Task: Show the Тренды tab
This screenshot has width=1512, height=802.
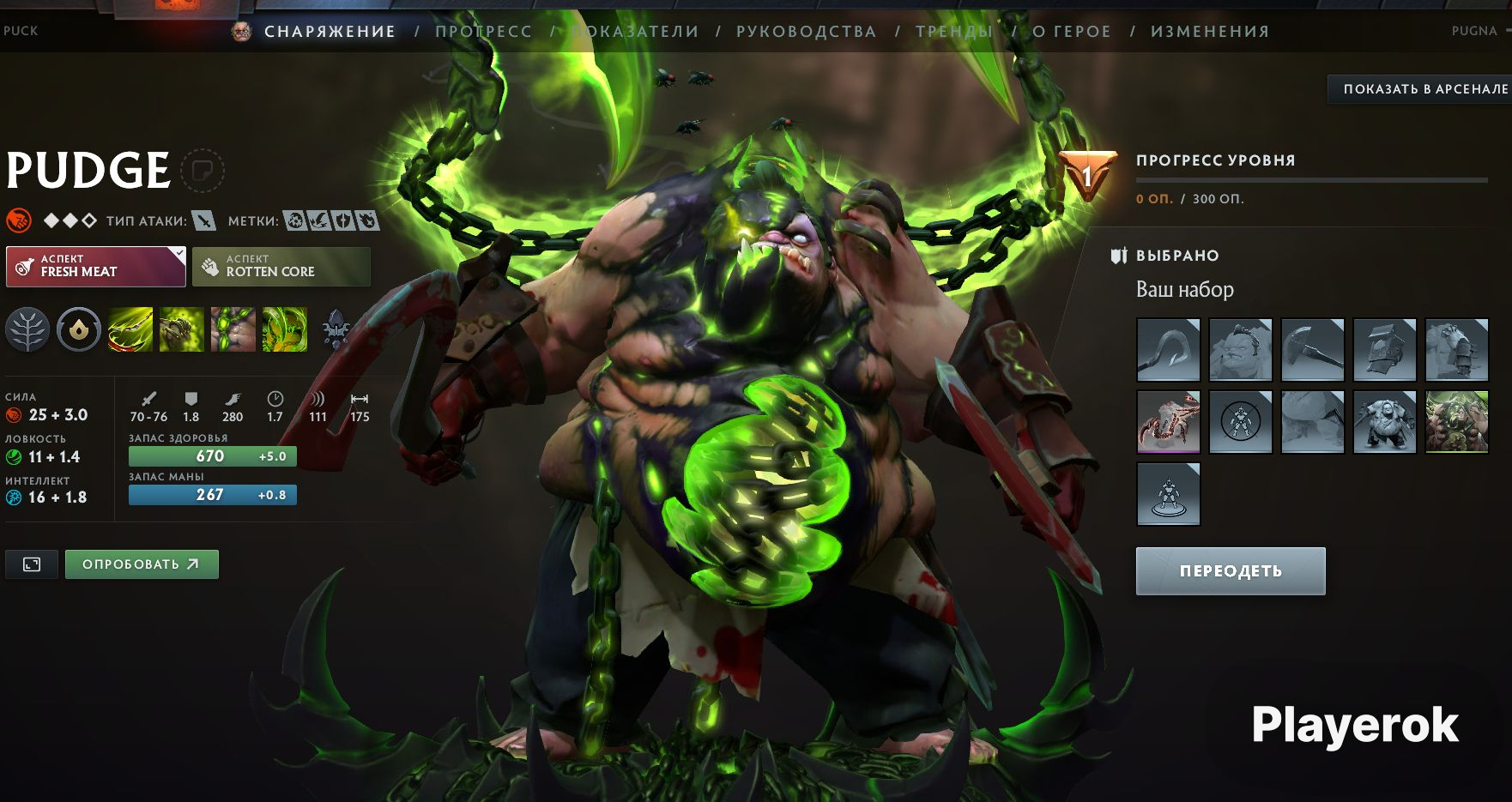Action: pos(953,32)
